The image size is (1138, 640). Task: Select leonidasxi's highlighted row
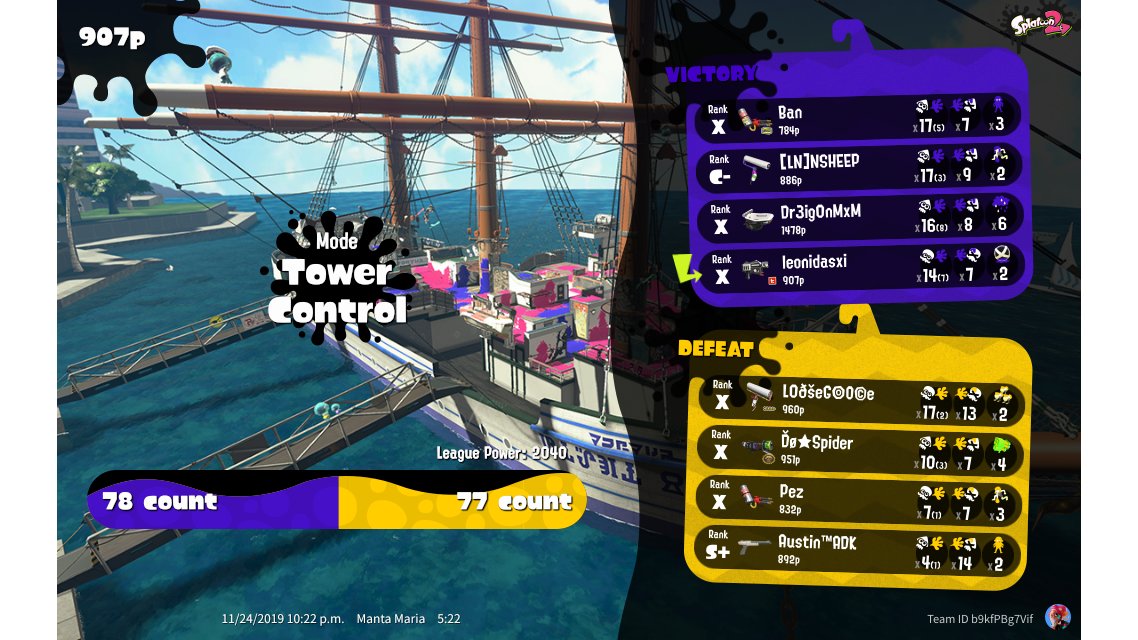[x=857, y=268]
